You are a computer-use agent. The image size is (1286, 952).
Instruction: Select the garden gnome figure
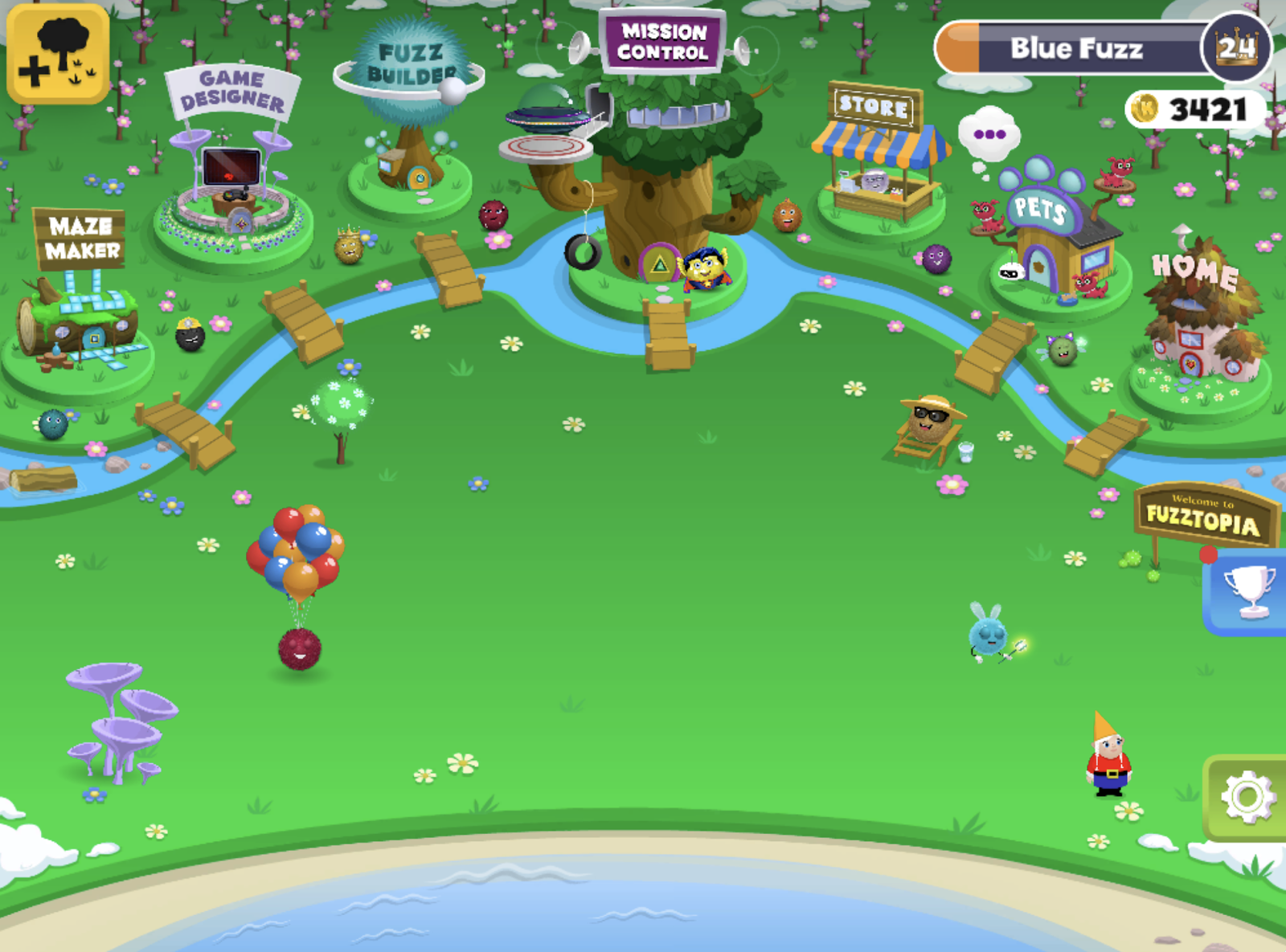point(1108,767)
